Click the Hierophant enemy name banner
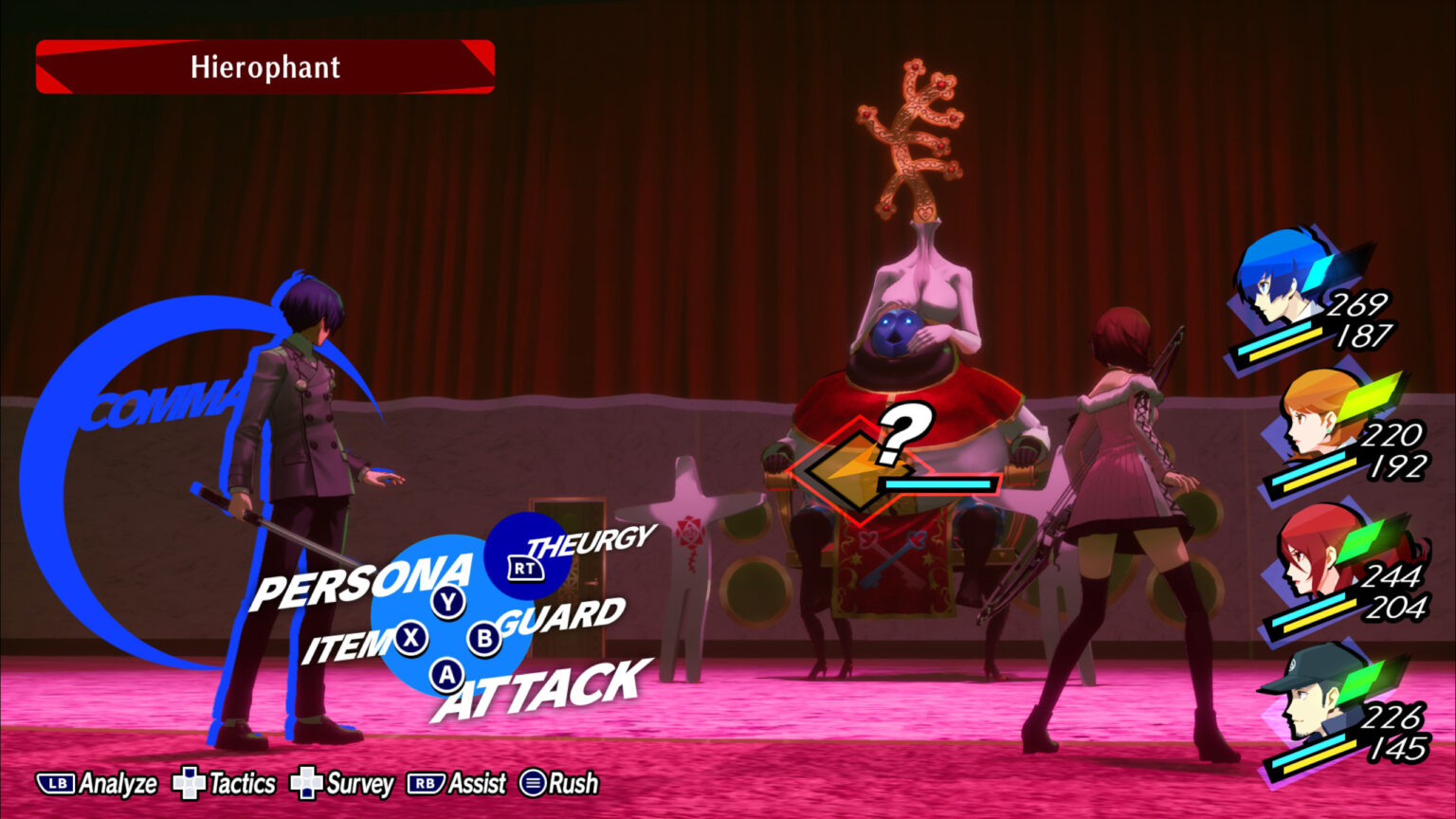Viewport: 1456px width, 819px height. click(x=264, y=66)
